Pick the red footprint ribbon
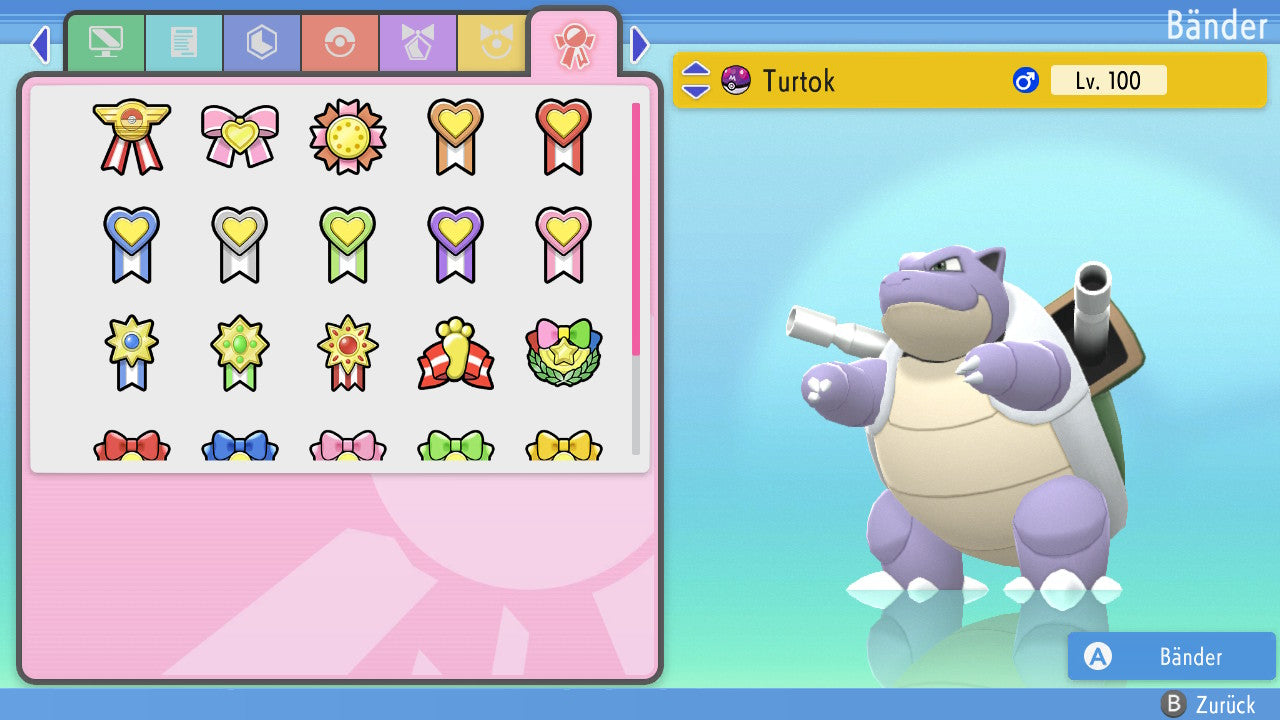The width and height of the screenshot is (1280, 720). click(x=456, y=354)
